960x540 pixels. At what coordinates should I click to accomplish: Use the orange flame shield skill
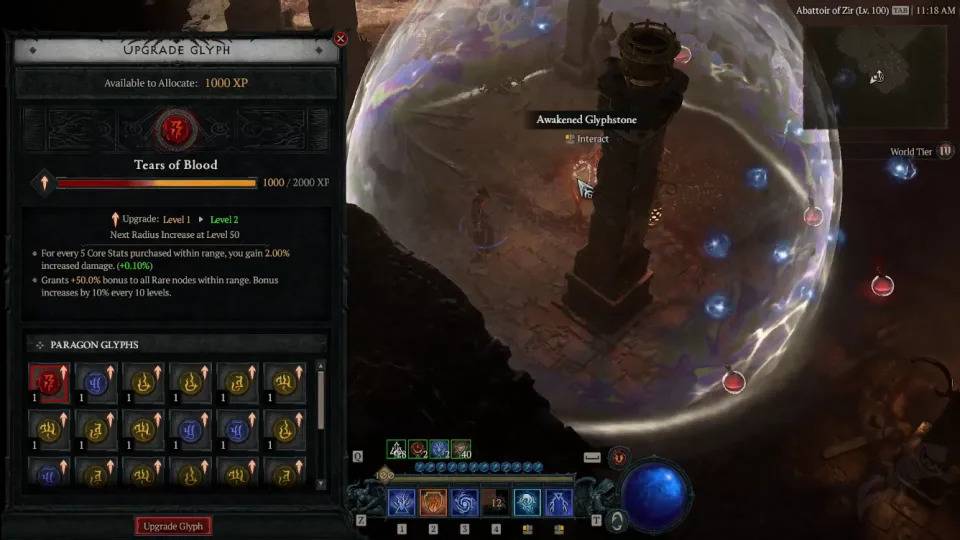[433, 503]
